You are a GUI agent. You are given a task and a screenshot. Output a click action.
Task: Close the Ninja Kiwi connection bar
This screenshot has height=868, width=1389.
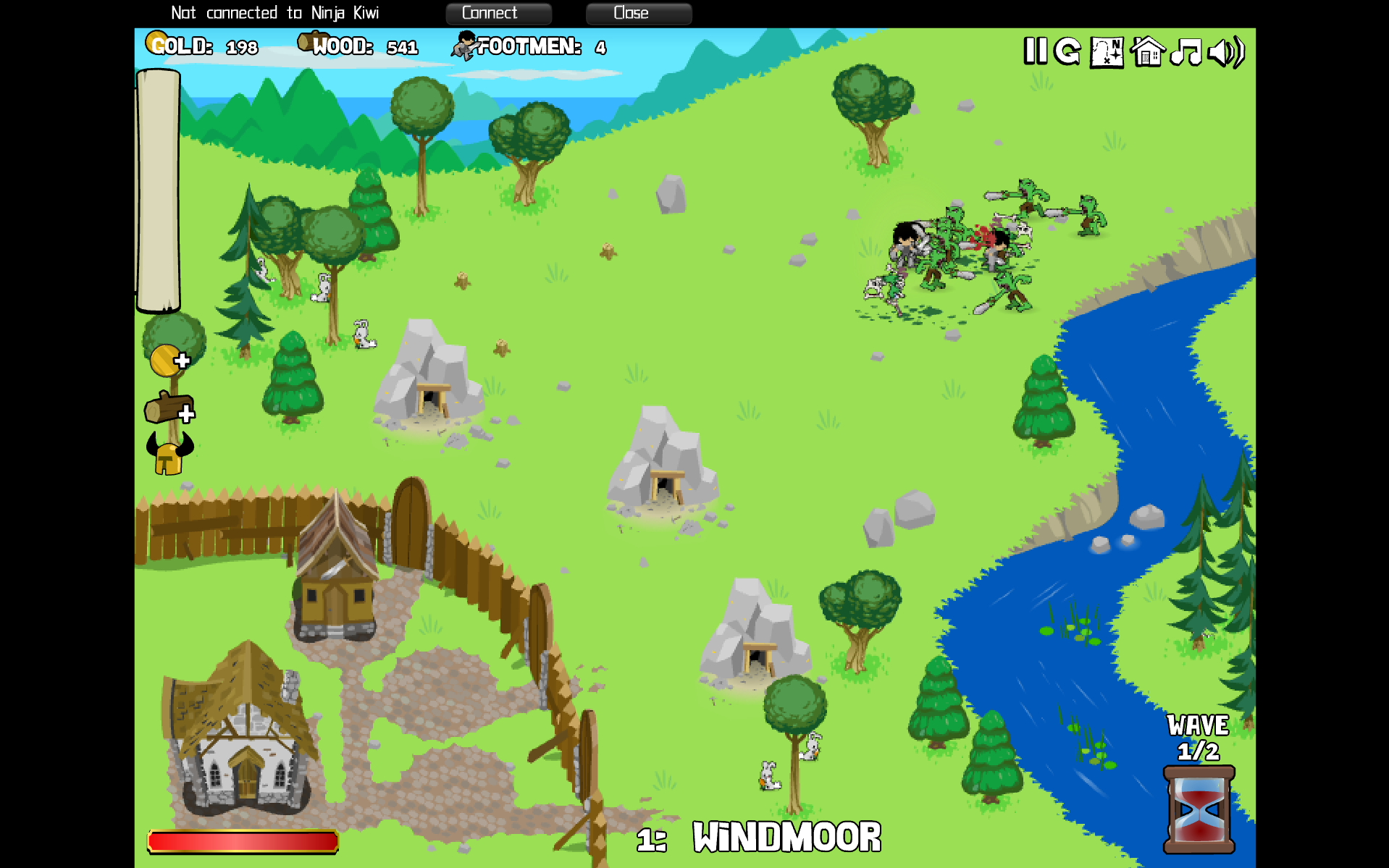638,13
